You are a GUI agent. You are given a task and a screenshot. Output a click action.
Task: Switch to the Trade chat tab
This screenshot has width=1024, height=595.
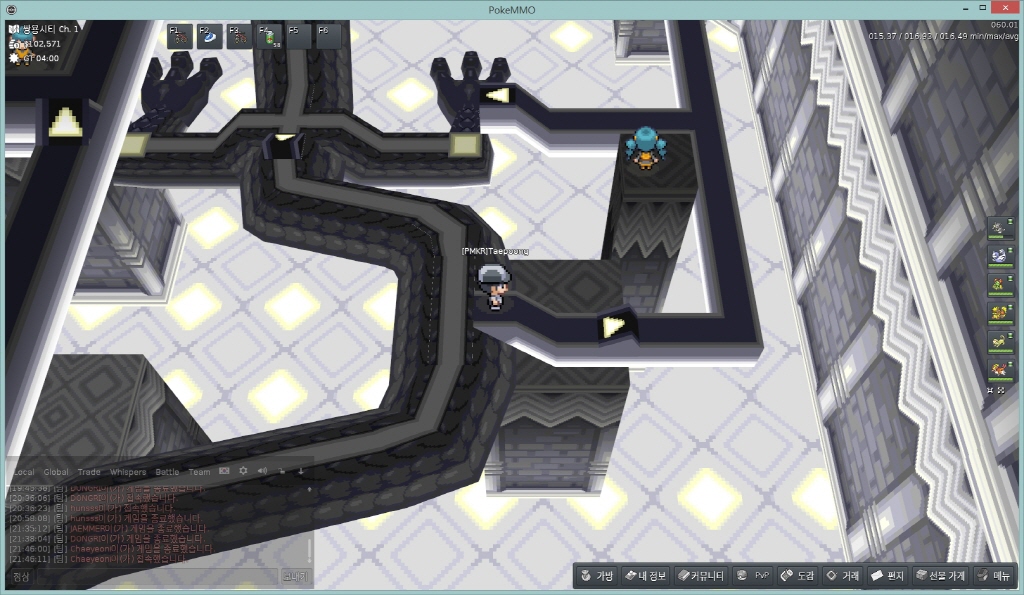click(89, 472)
